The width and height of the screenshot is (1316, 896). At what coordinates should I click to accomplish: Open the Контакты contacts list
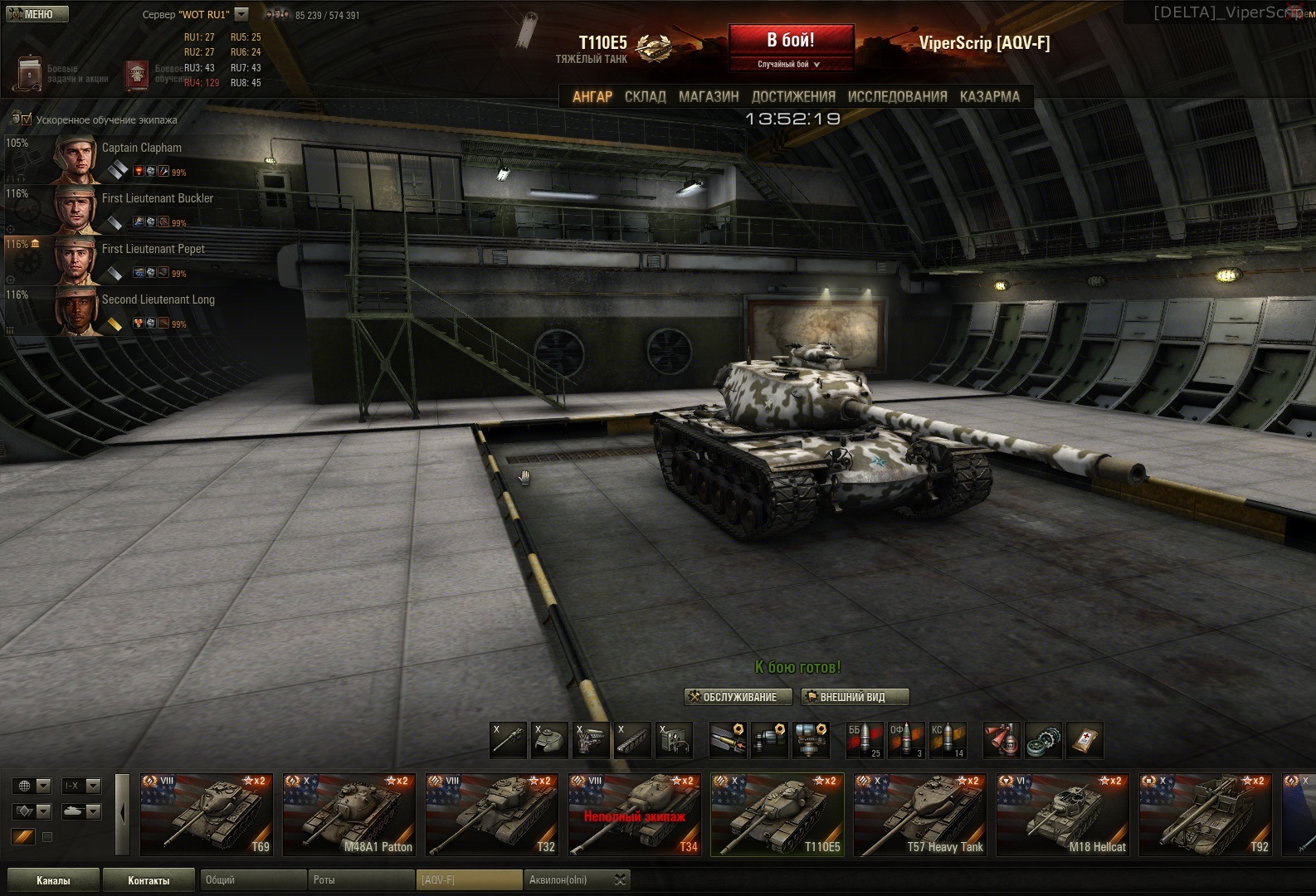pos(149,880)
